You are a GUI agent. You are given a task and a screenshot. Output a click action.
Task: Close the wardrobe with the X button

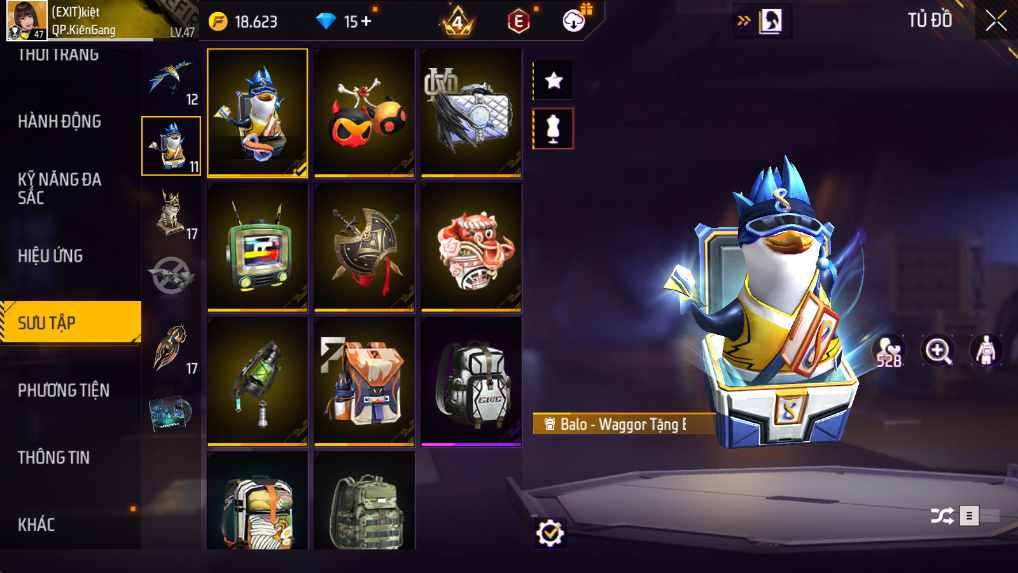pyautogui.click(x=996, y=21)
